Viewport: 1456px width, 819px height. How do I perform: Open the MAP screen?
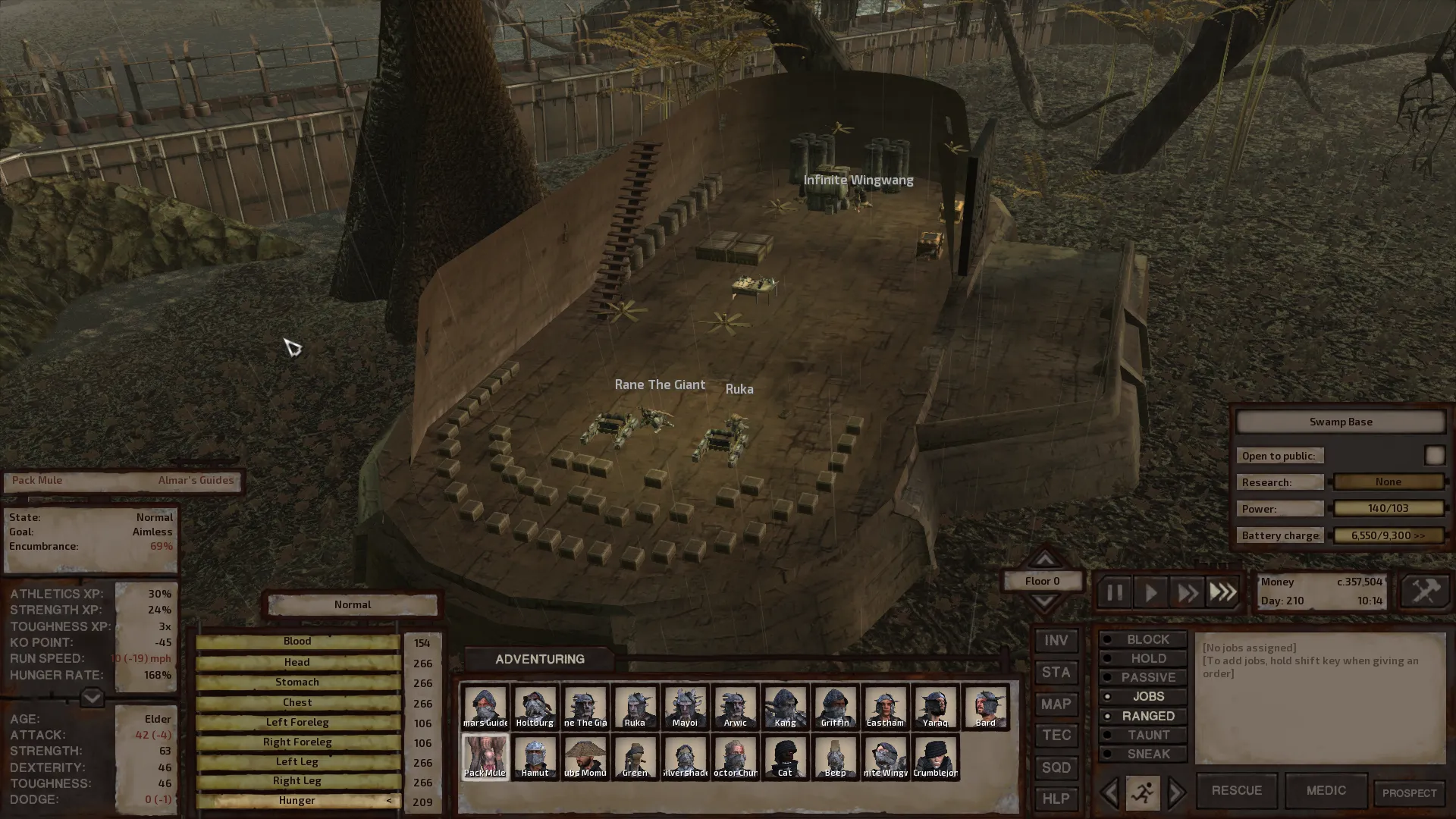click(x=1056, y=704)
